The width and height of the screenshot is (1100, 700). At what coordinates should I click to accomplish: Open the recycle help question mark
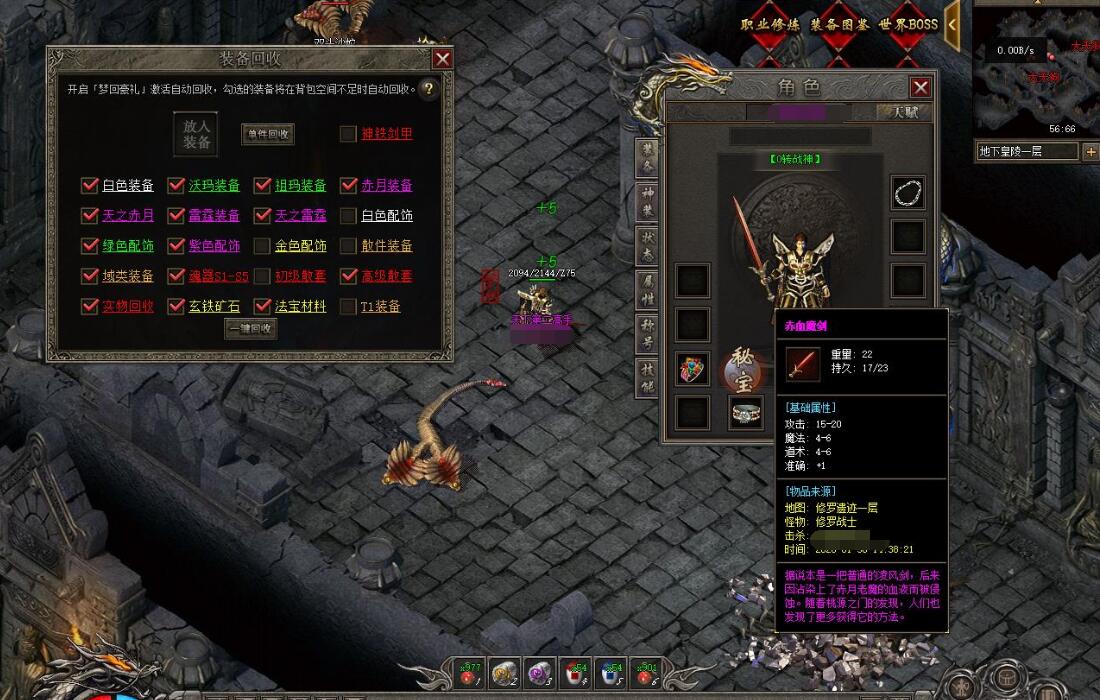[x=428, y=89]
